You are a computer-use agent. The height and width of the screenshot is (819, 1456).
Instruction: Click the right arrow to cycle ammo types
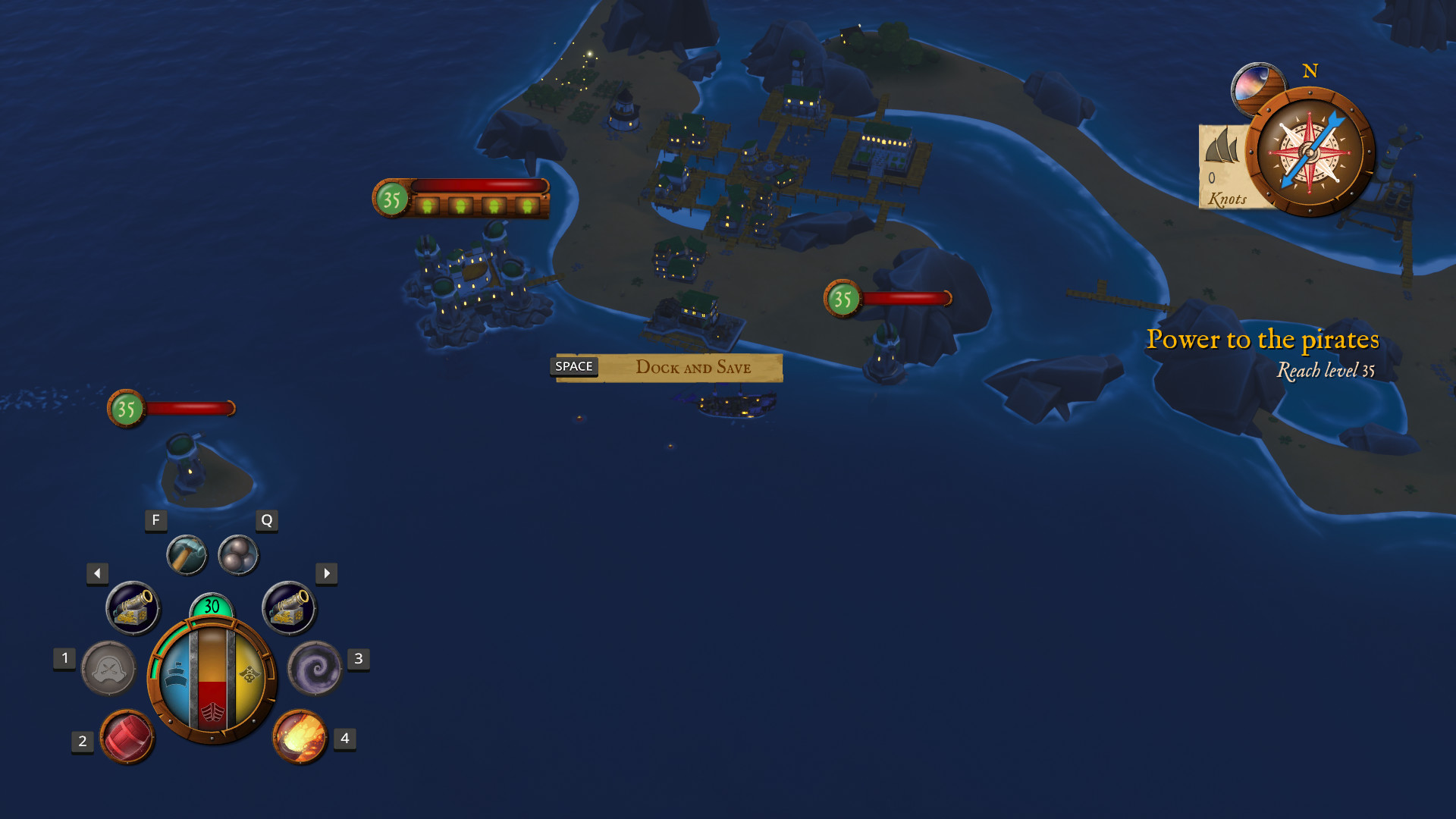click(326, 574)
